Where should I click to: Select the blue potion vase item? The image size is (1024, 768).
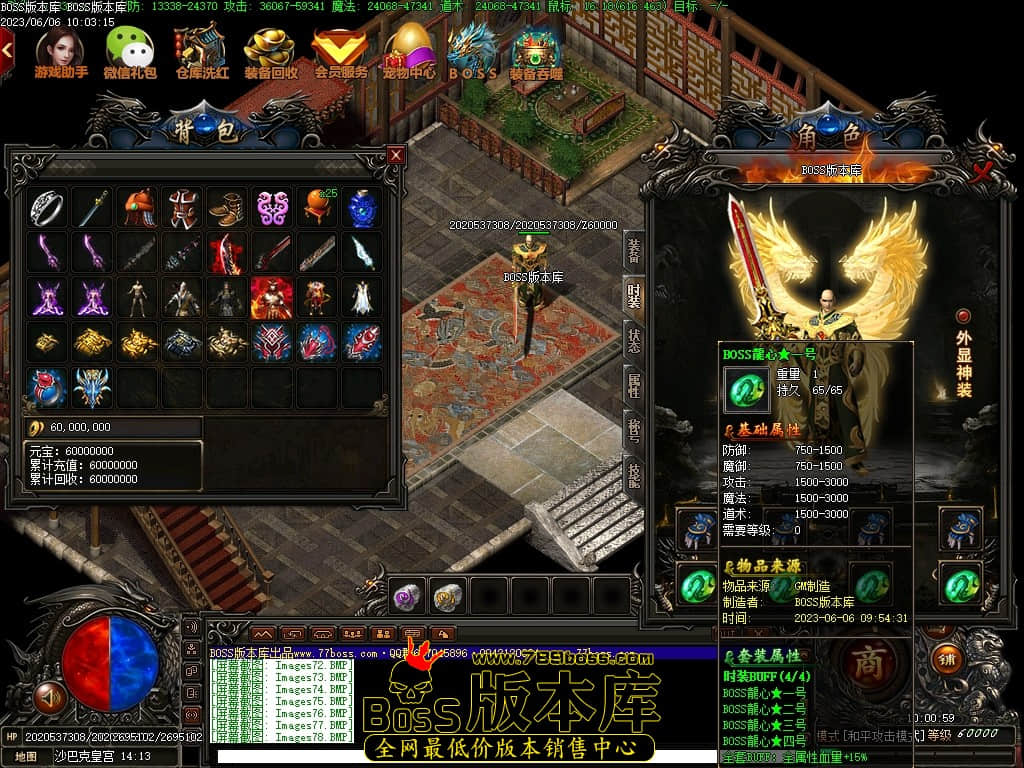coord(362,208)
